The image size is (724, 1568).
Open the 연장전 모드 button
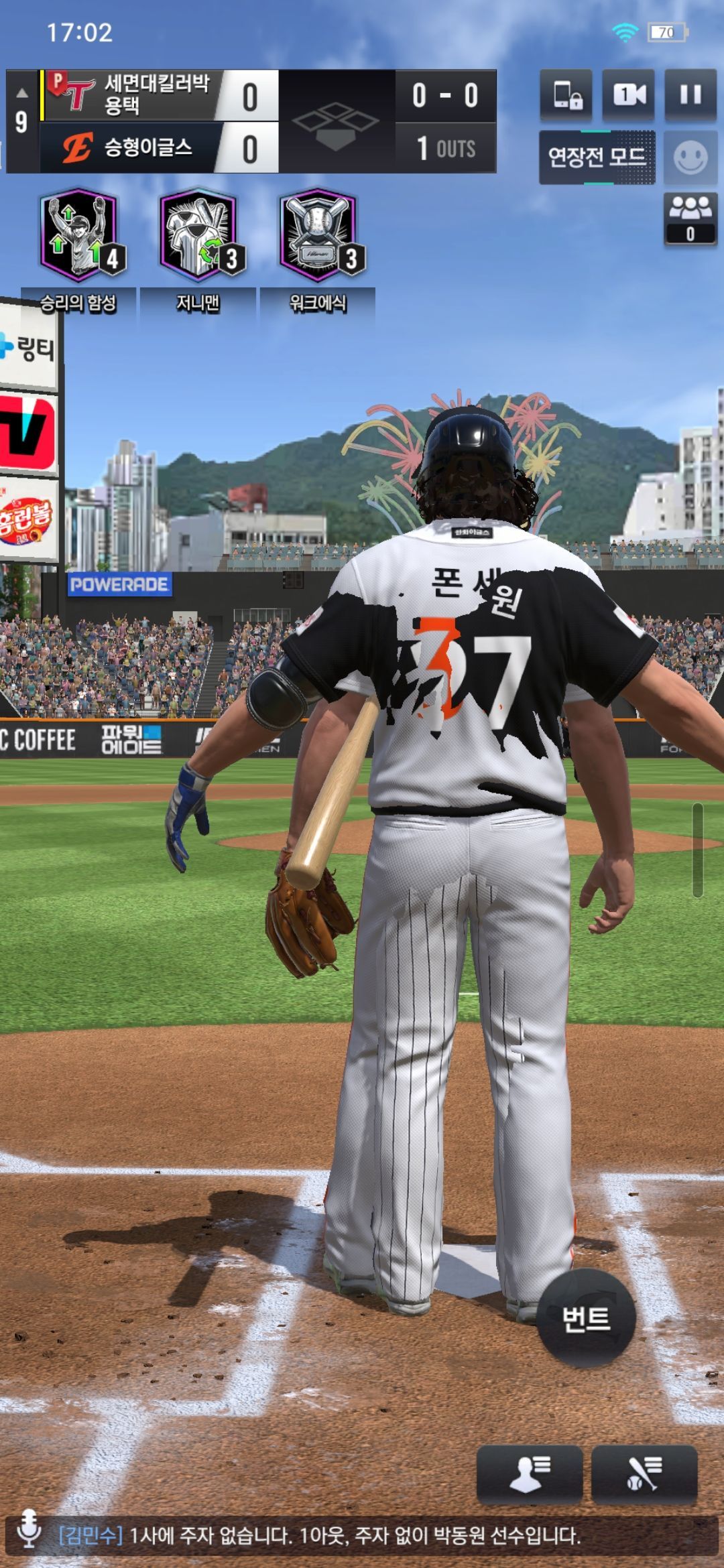tap(597, 157)
